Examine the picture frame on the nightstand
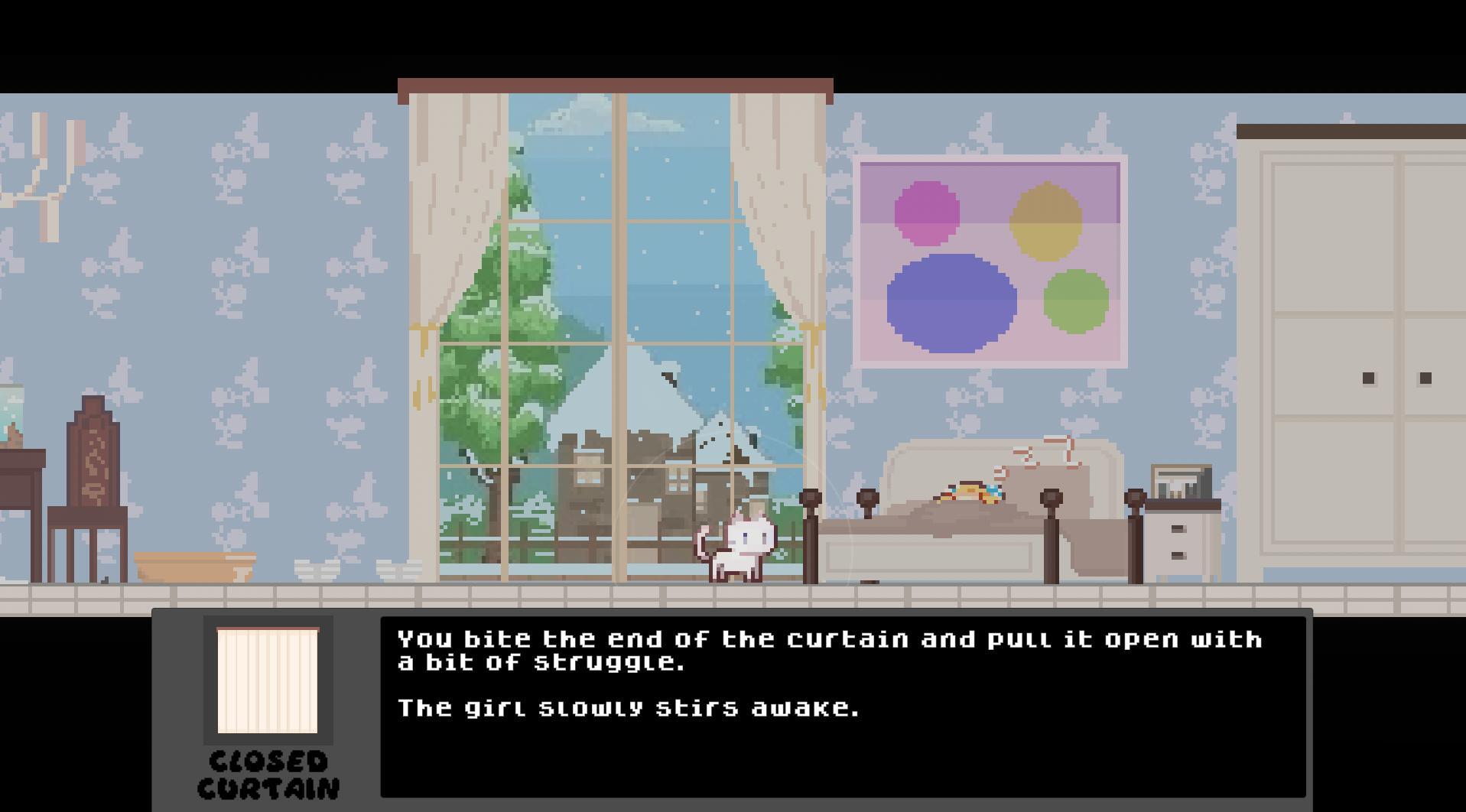The image size is (1466, 812). [1180, 479]
